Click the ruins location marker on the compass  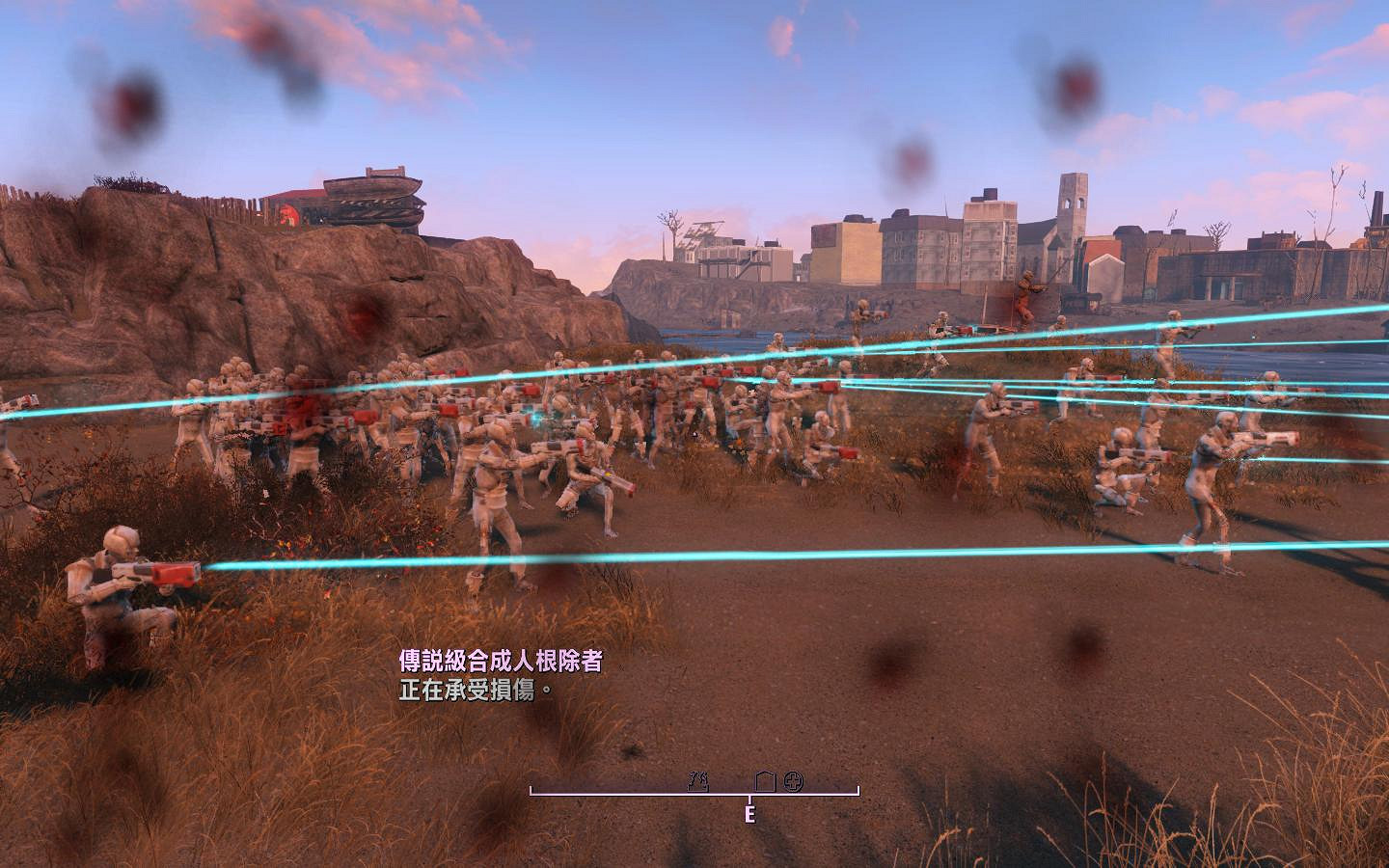[698, 781]
